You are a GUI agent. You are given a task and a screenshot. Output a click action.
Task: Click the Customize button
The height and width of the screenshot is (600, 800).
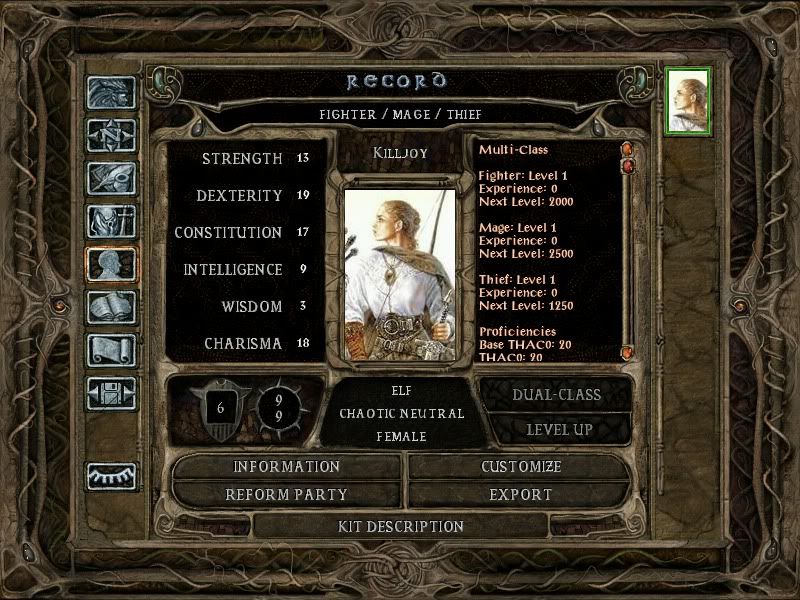pos(520,467)
